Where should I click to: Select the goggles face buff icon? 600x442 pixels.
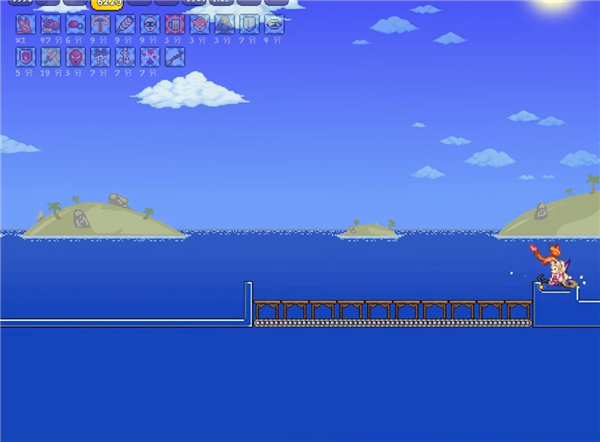(150, 24)
